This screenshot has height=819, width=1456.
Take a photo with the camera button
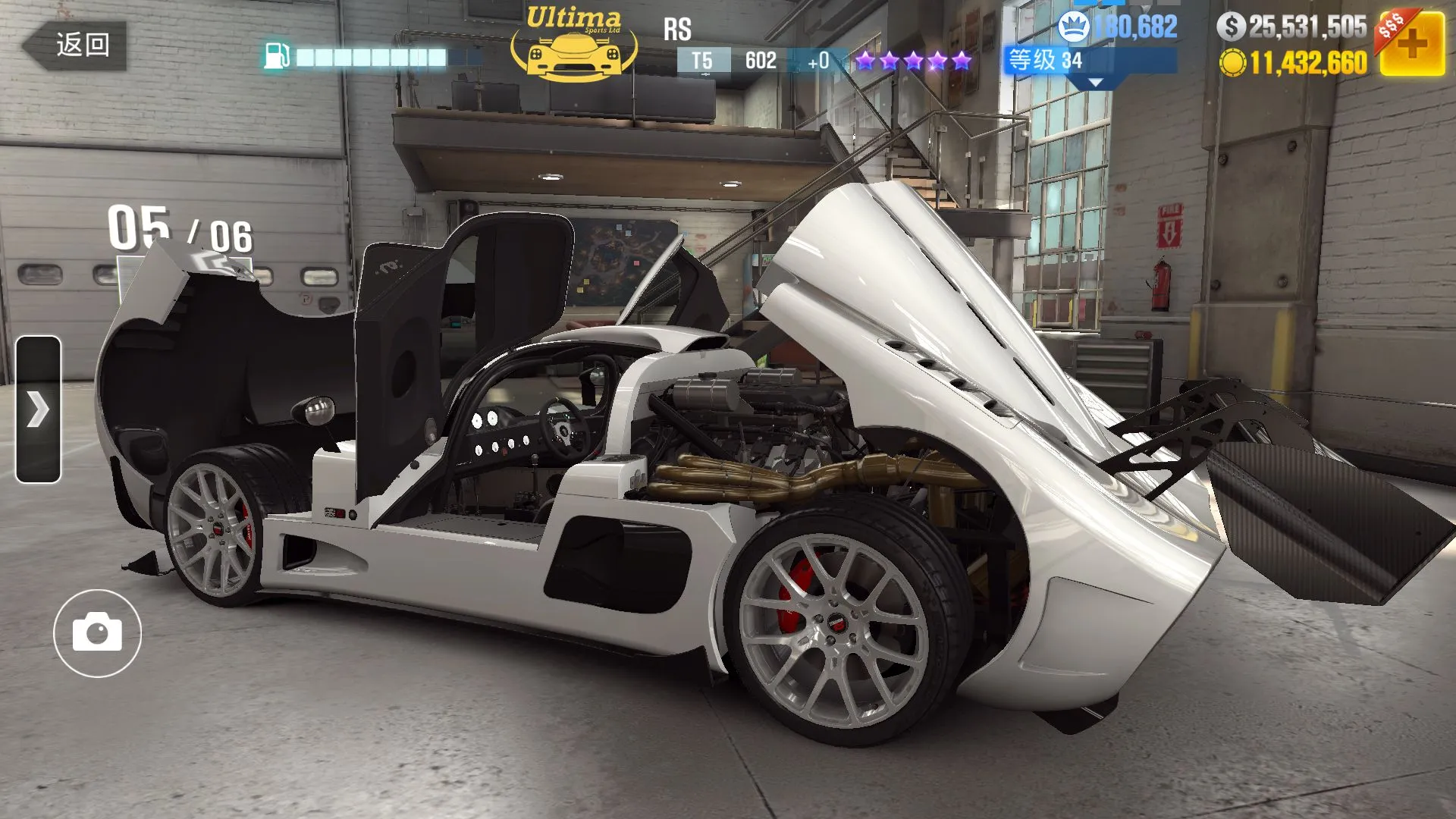(x=97, y=632)
